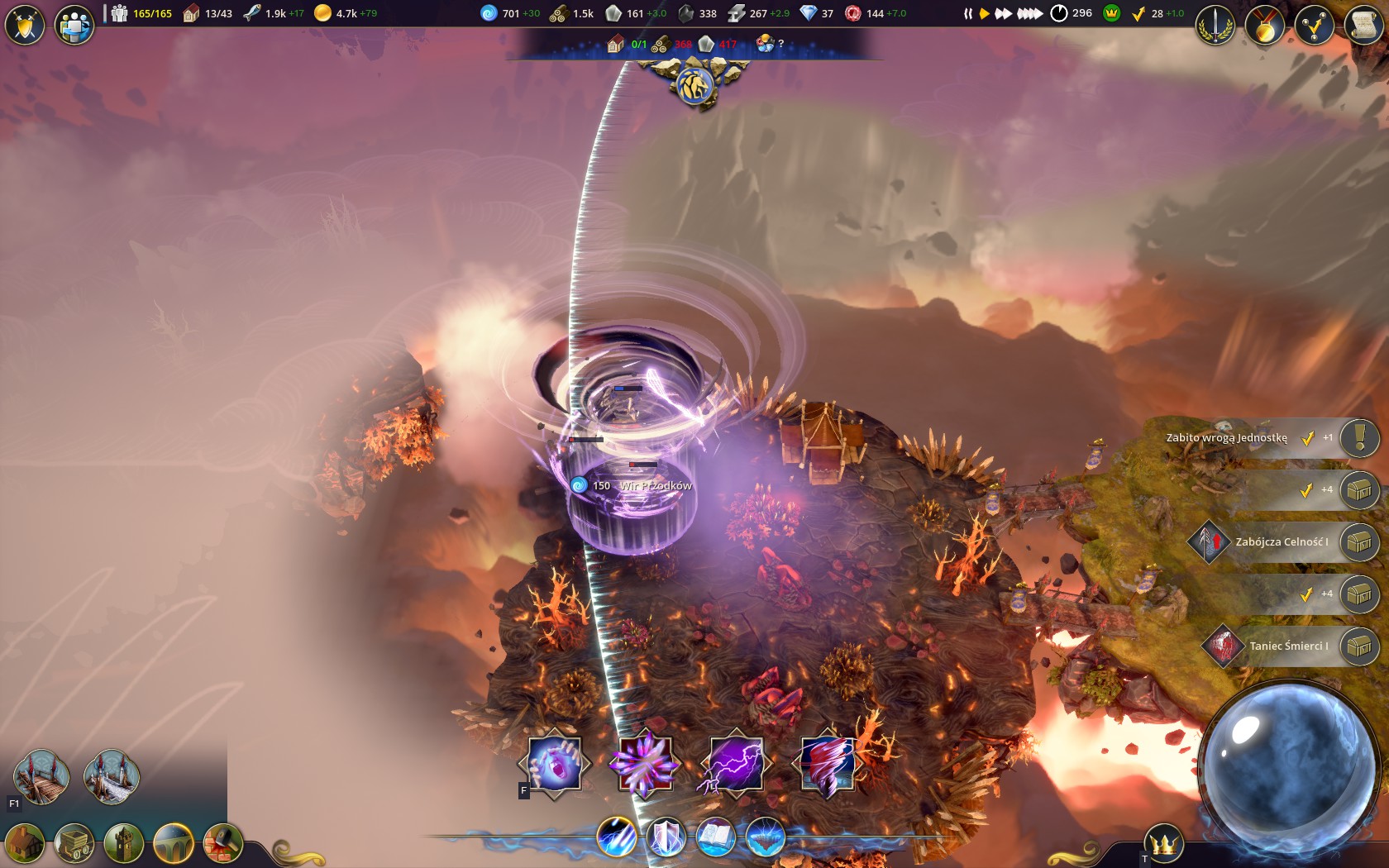Screen dimensions: 1389x868
Task: Open the checkmark skill tree panel
Action: click(1314, 25)
